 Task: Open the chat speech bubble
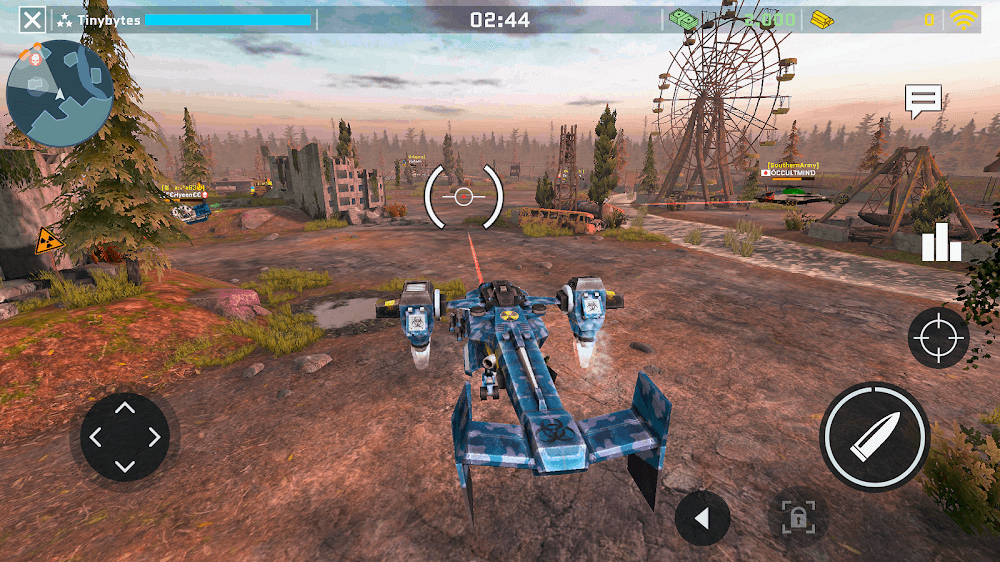(923, 101)
